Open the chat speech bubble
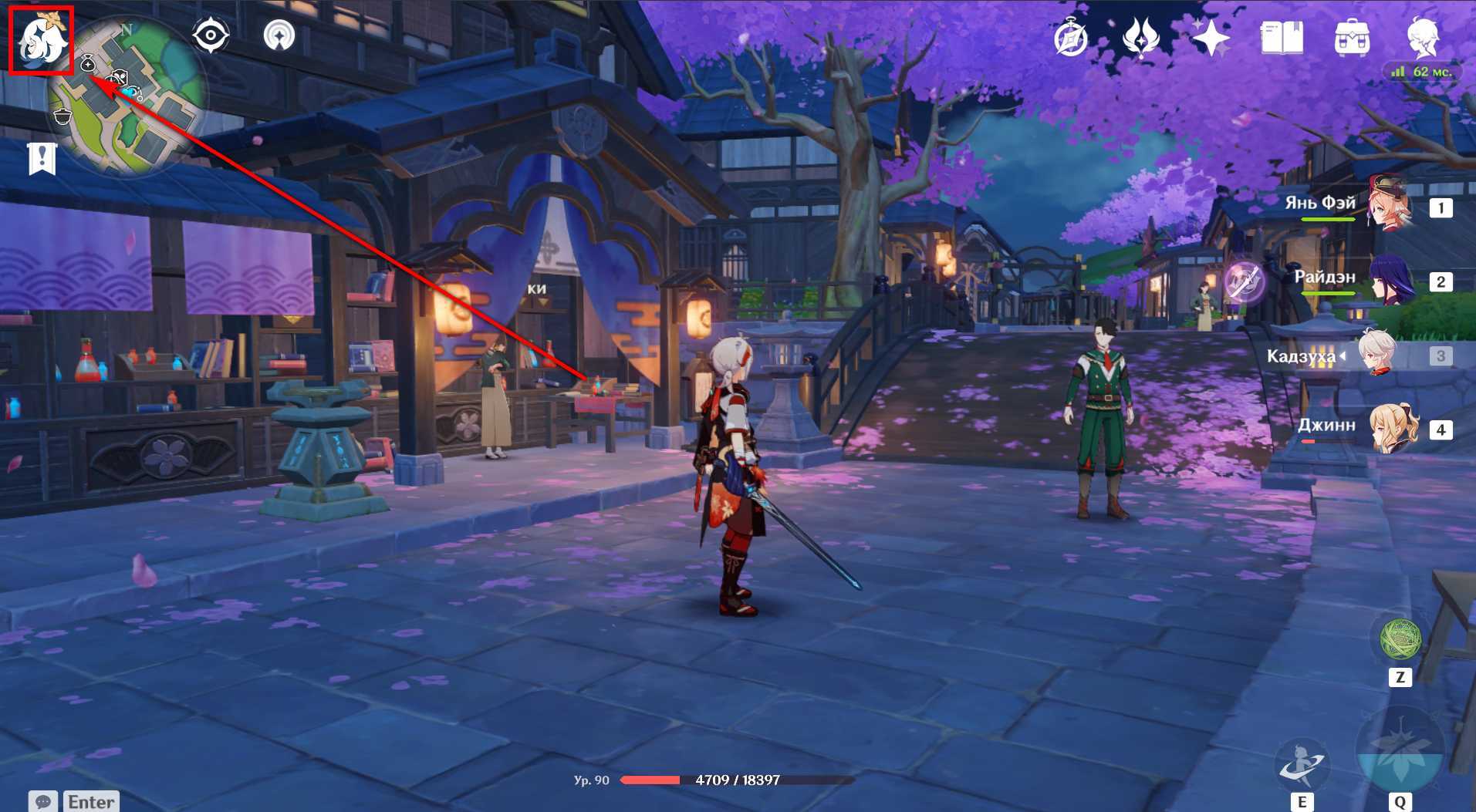1476x812 pixels. point(43,802)
